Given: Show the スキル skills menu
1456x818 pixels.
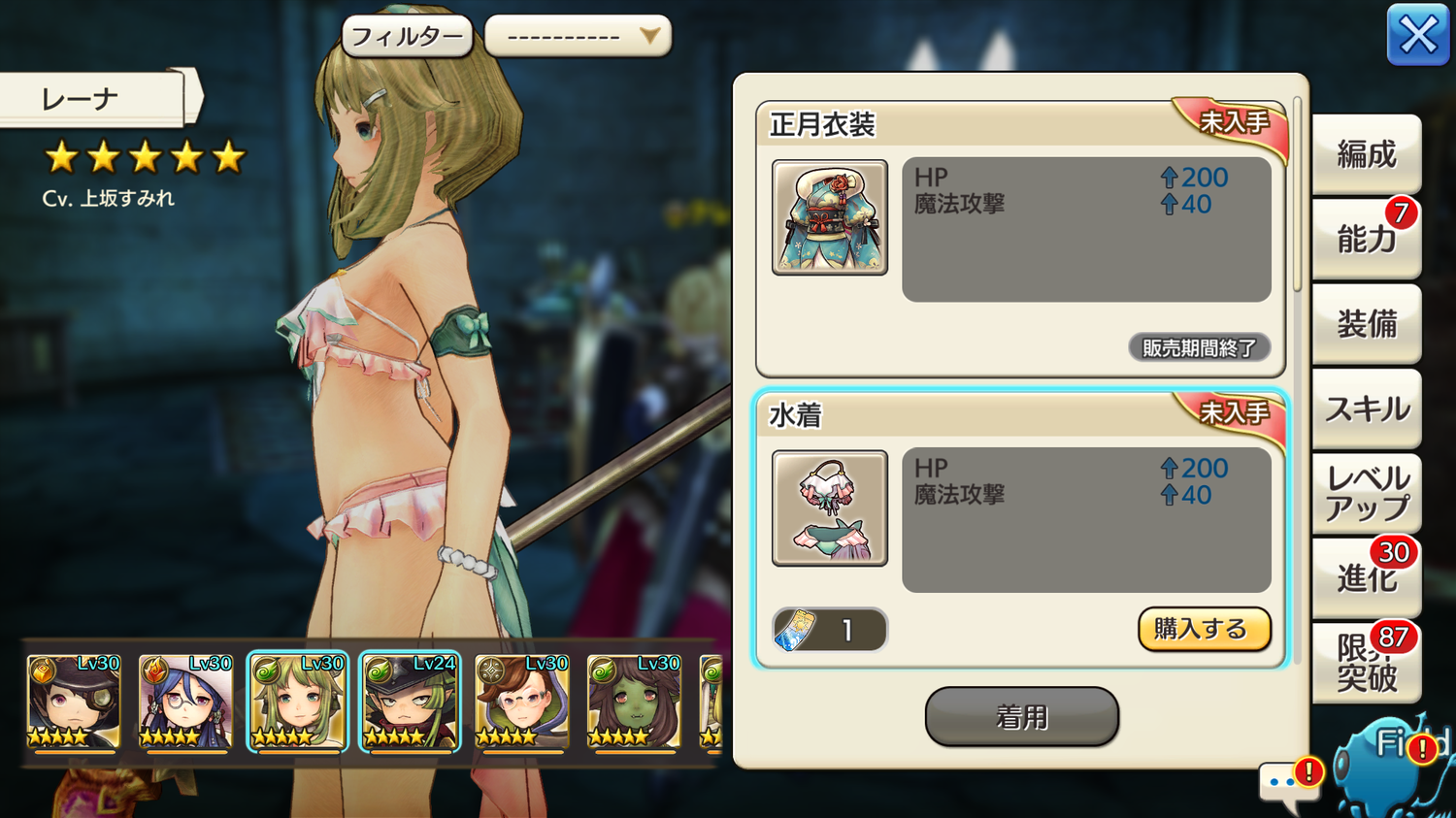Looking at the screenshot, I should coord(1366,409).
